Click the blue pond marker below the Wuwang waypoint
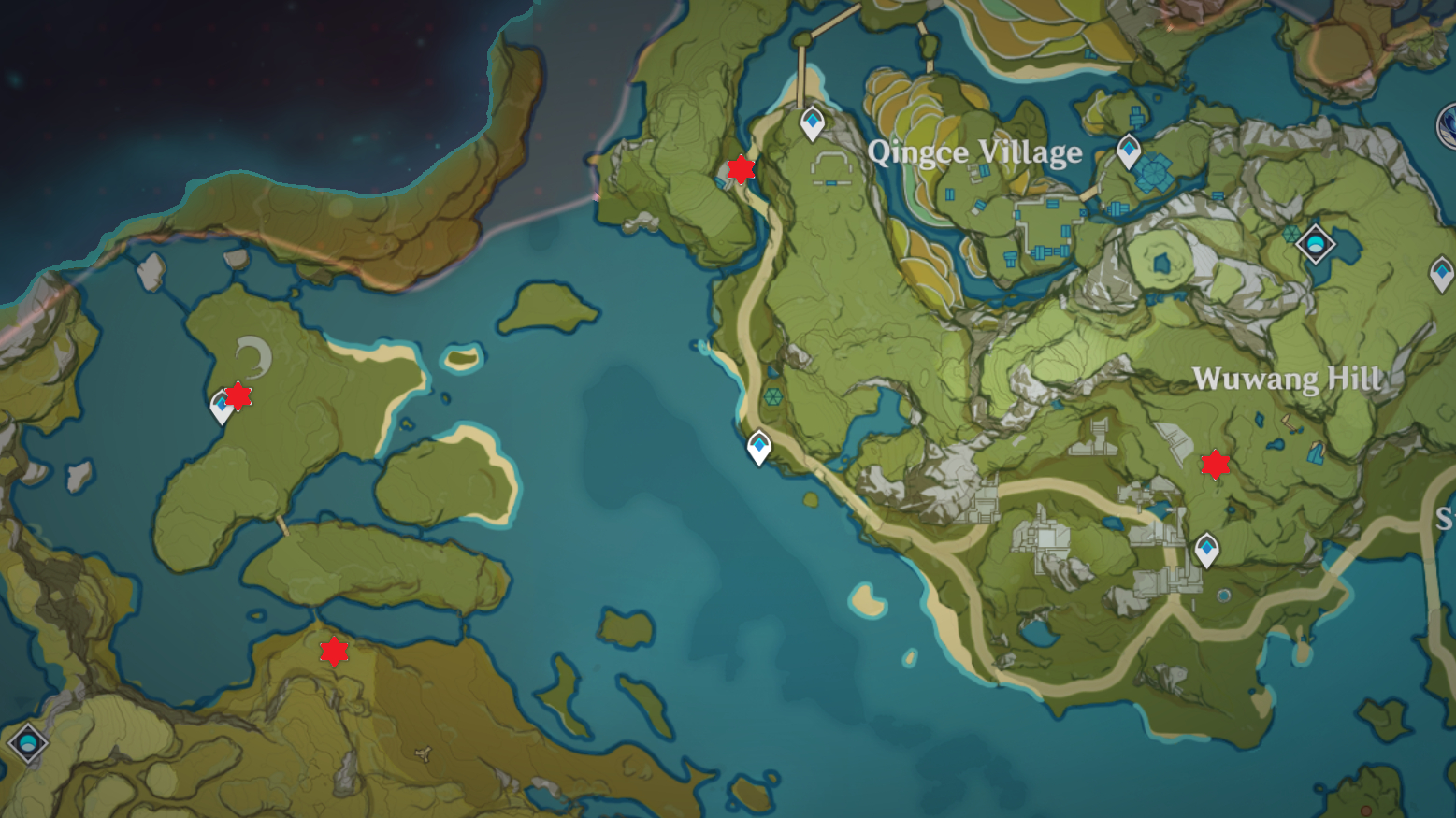 point(1225,595)
